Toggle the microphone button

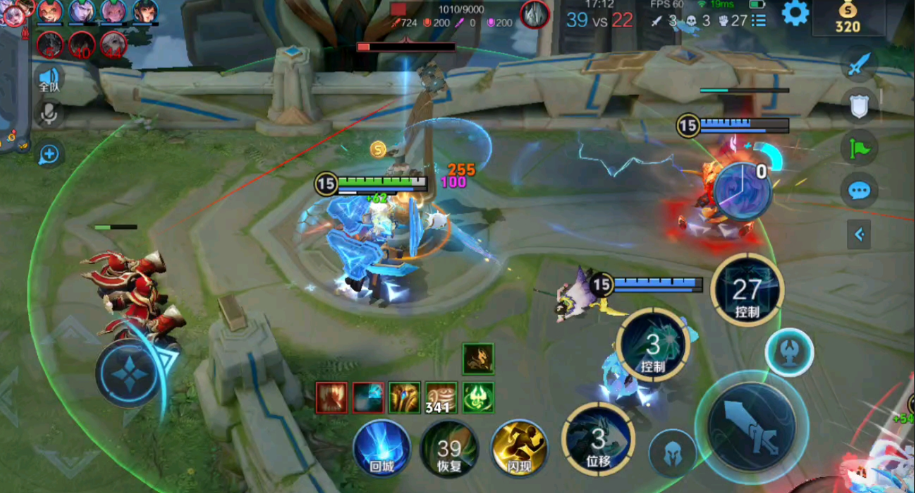pyautogui.click(x=47, y=114)
